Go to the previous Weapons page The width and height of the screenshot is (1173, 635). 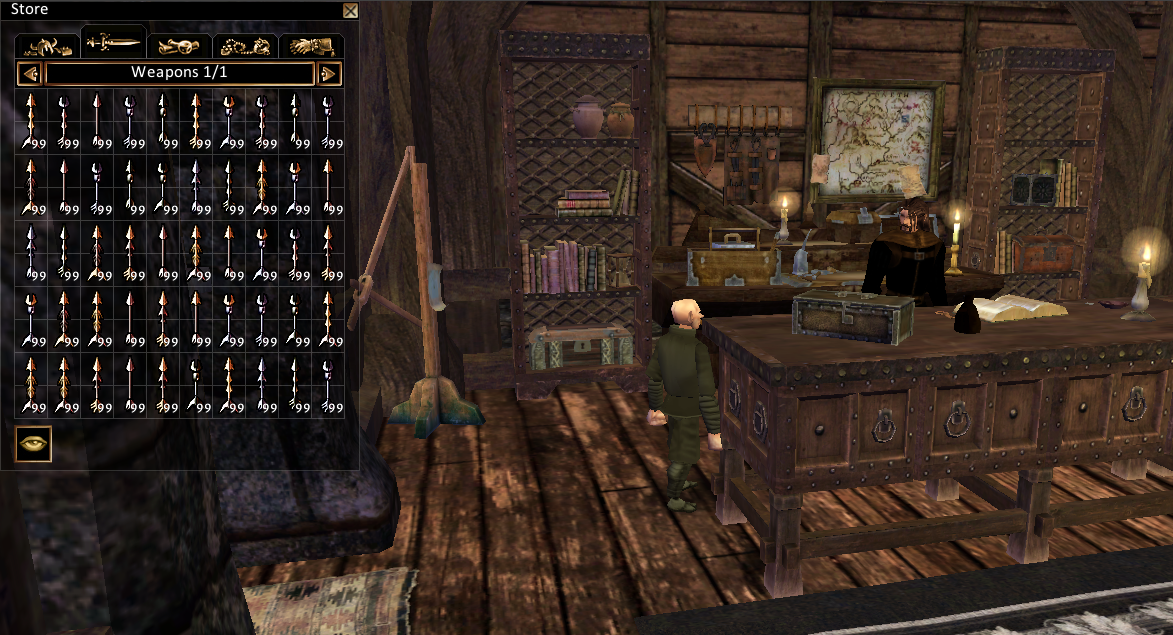tap(29, 73)
